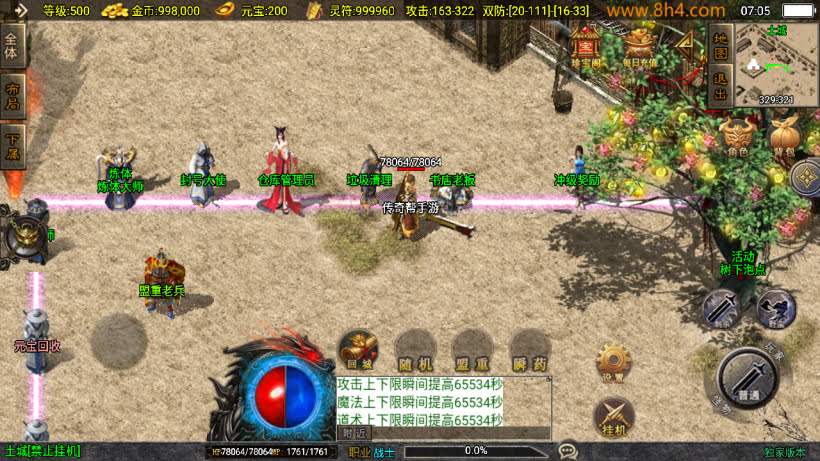The height and width of the screenshot is (461, 820).
Task: Open the chat speech bubble icon
Action: tap(569, 451)
